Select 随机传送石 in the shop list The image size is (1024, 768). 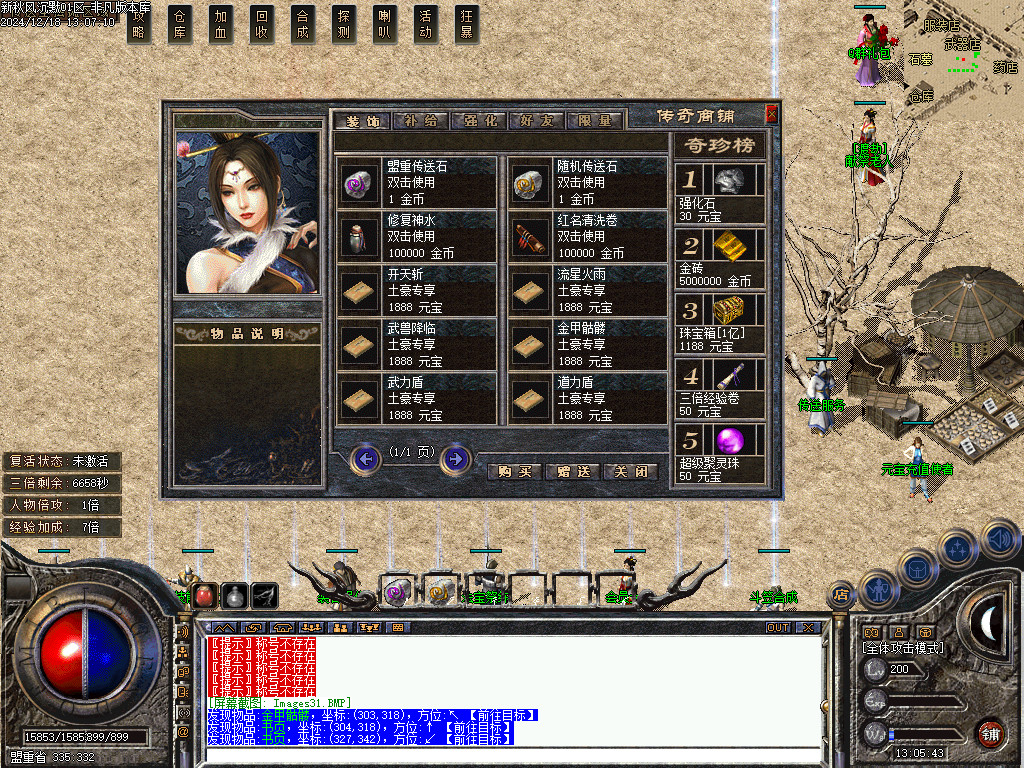586,182
